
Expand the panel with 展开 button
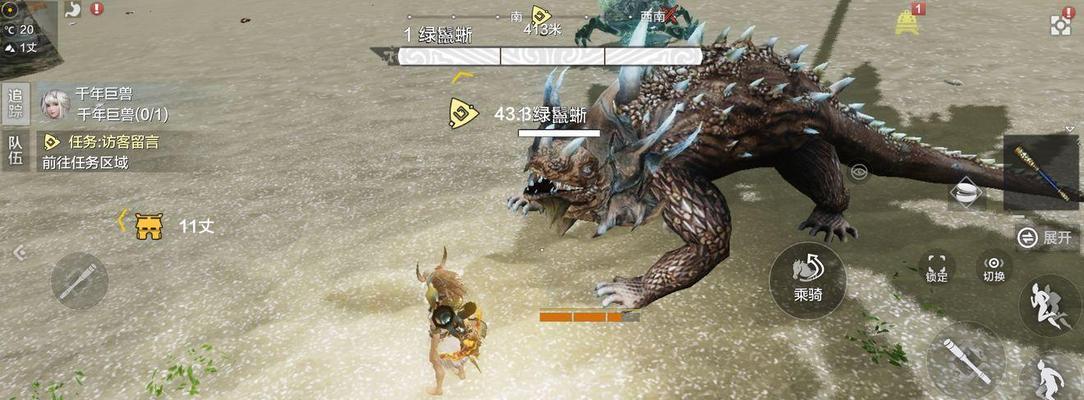(1045, 237)
